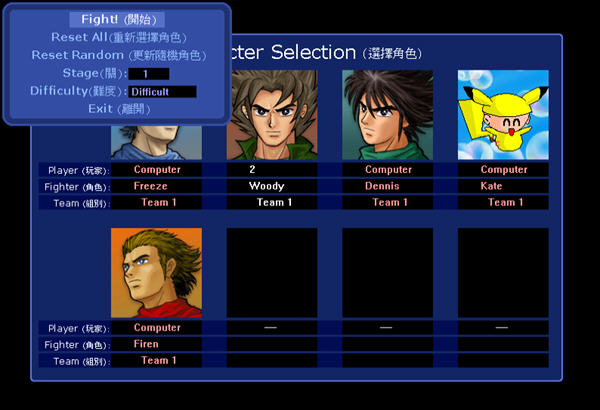Select Woody's portrait
Viewport: 600px width, 410px height.
272,115
